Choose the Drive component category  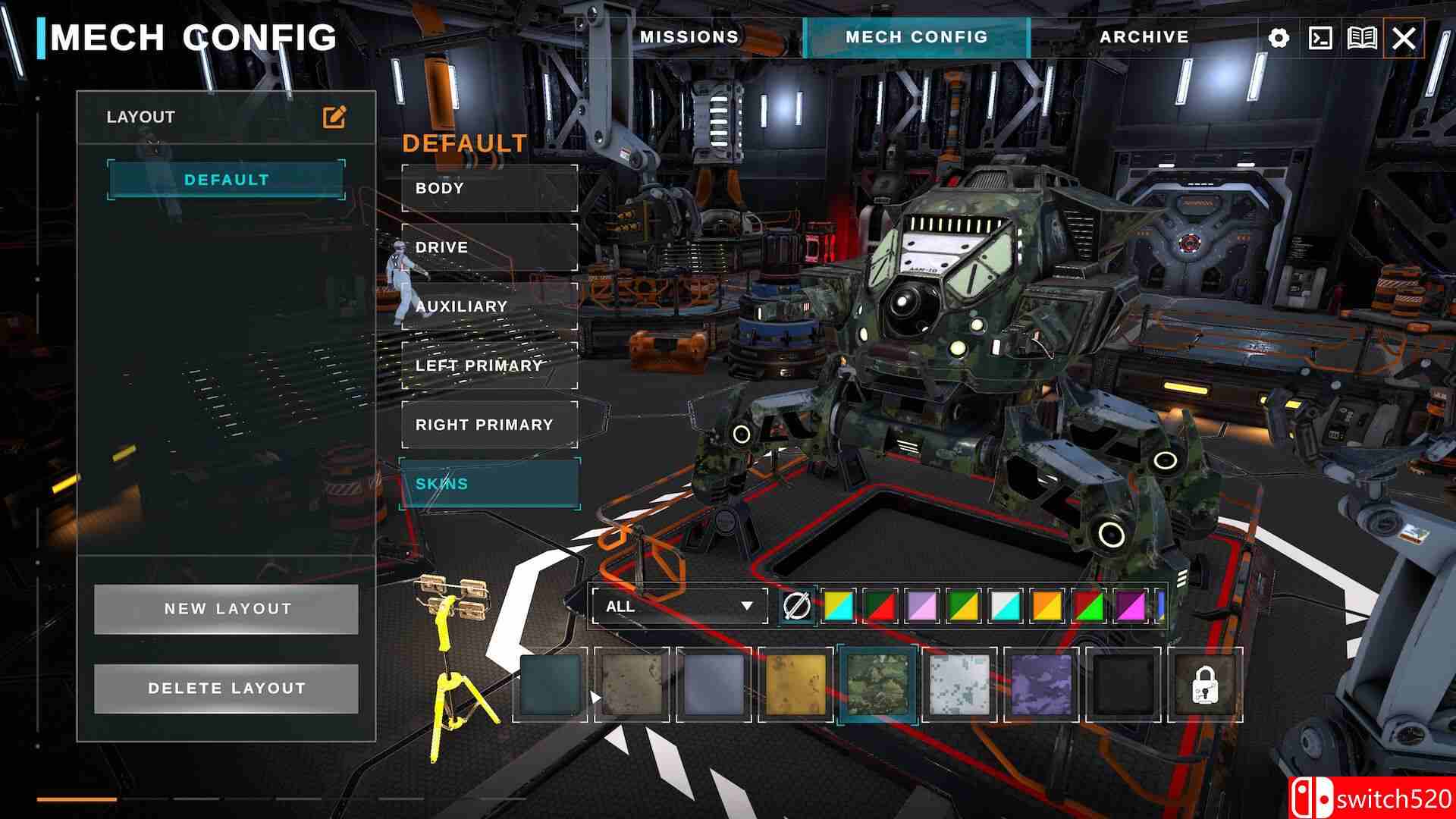pos(489,247)
